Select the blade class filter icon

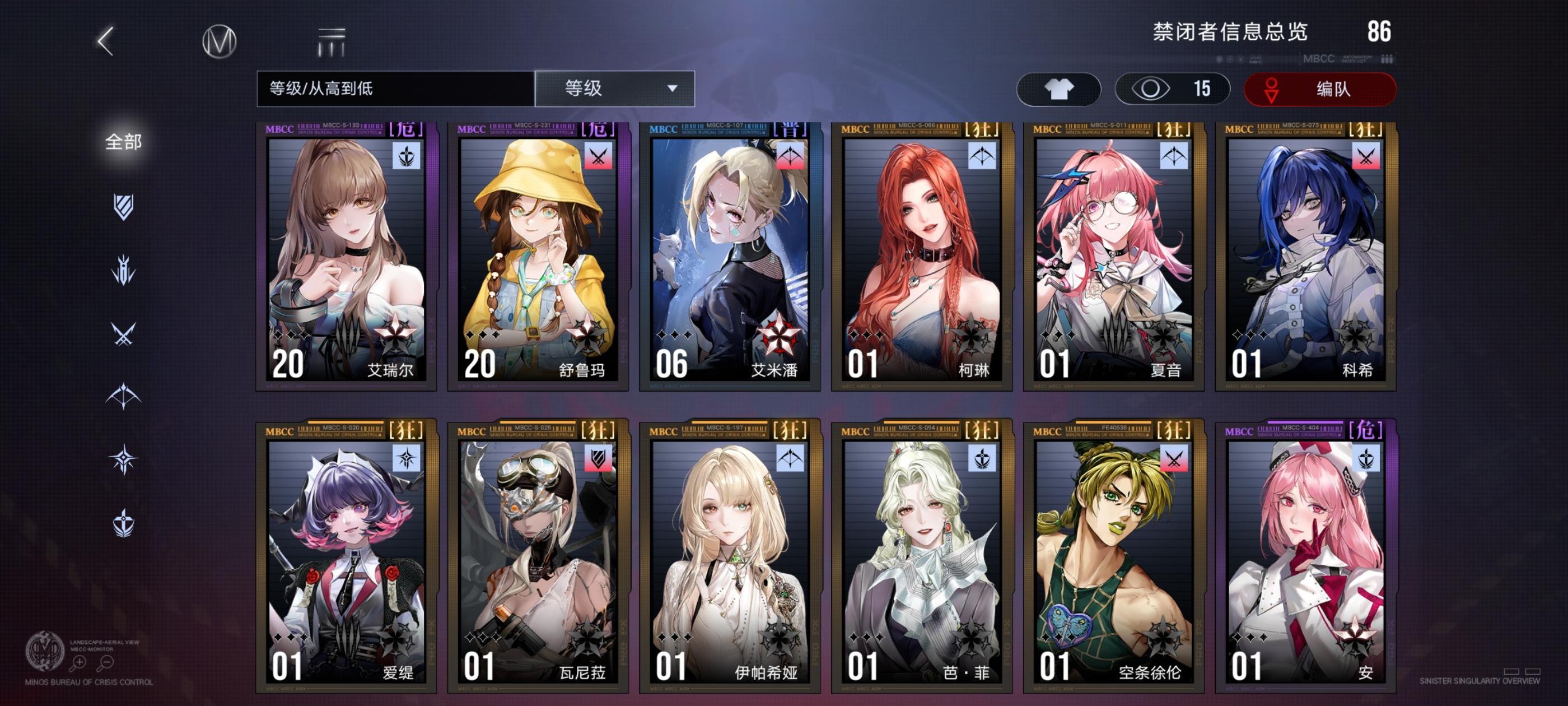[x=125, y=271]
